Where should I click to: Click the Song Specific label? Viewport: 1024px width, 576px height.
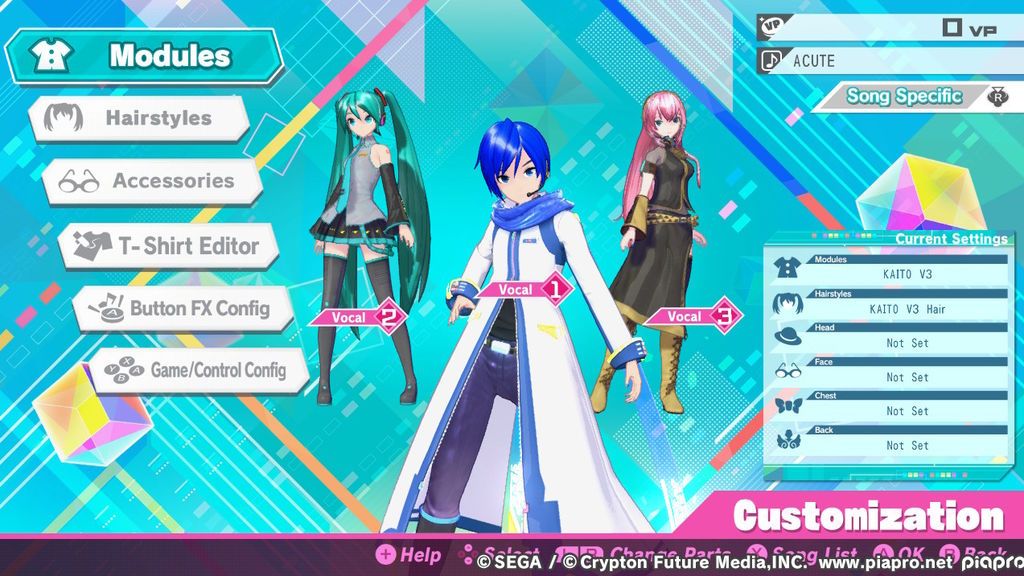(903, 96)
